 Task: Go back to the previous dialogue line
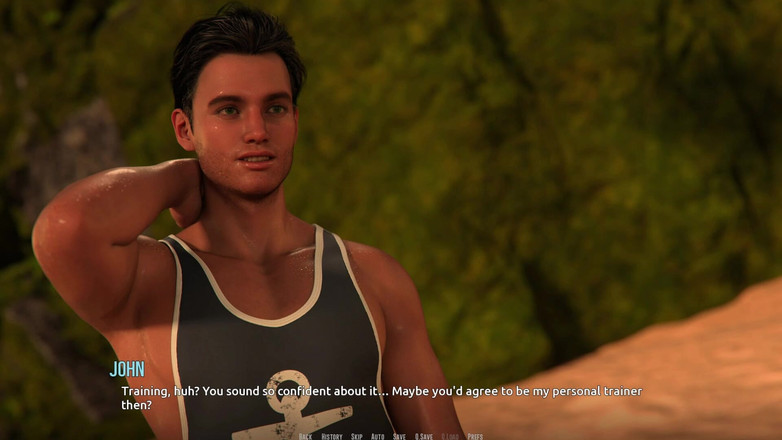[x=305, y=436]
